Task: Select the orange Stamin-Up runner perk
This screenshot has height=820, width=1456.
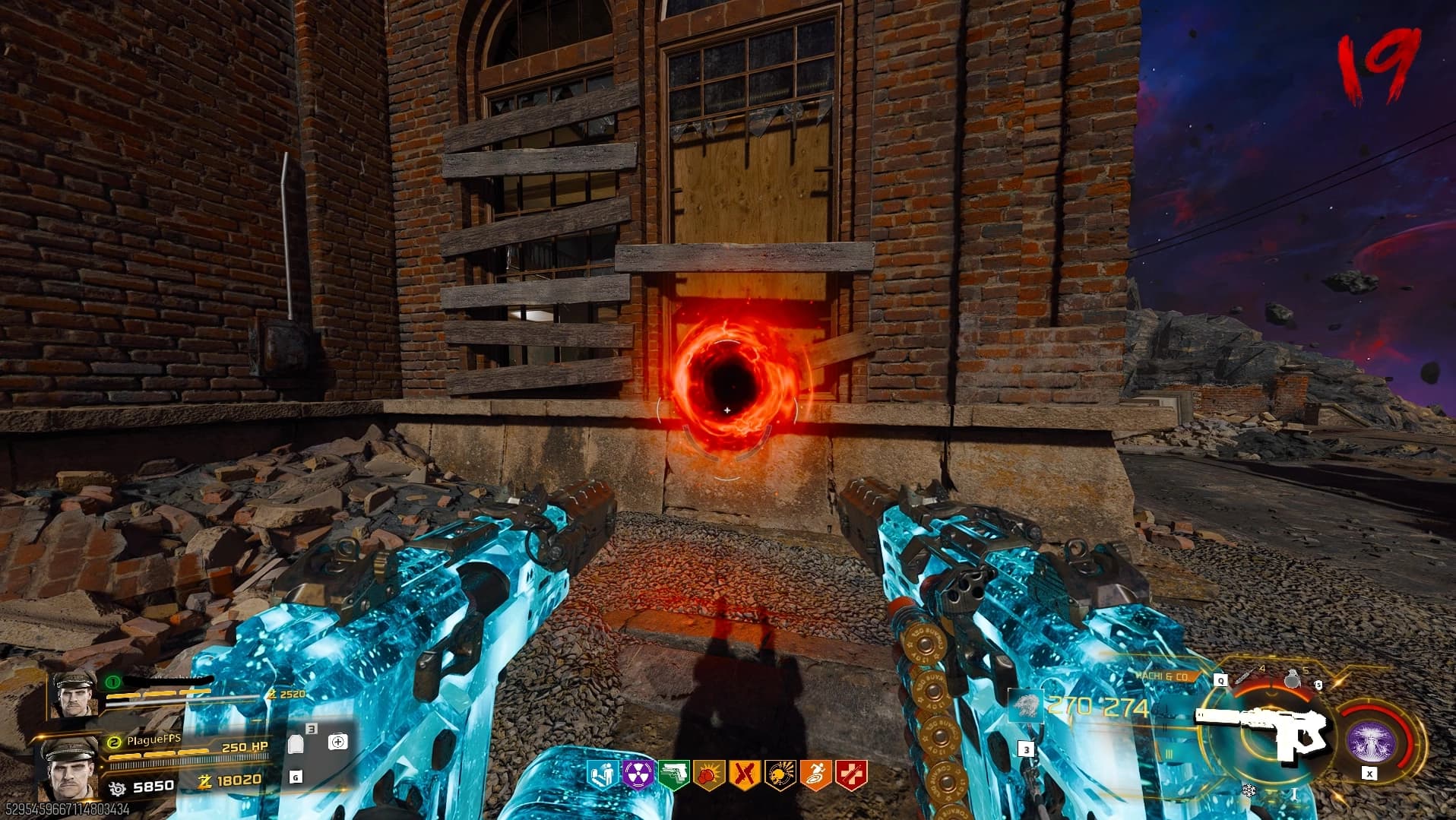Action: [815, 775]
